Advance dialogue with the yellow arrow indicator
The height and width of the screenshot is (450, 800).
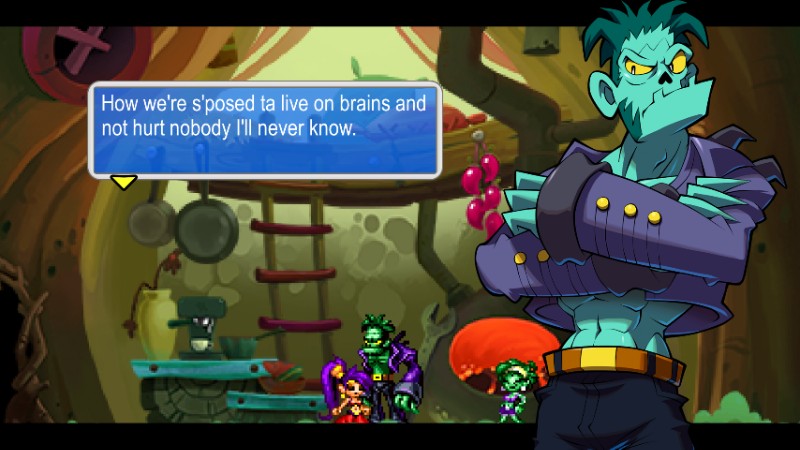[123, 182]
